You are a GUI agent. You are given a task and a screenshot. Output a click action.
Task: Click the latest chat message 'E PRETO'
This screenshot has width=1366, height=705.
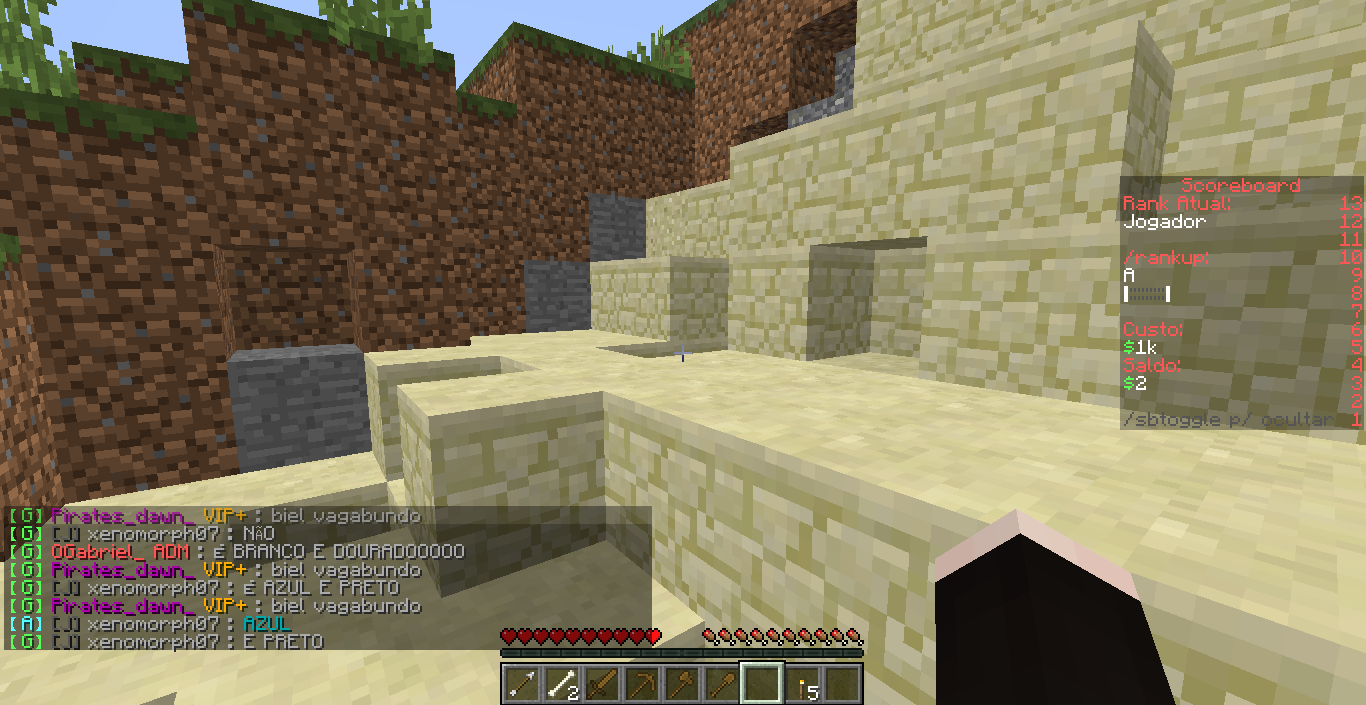tap(283, 642)
